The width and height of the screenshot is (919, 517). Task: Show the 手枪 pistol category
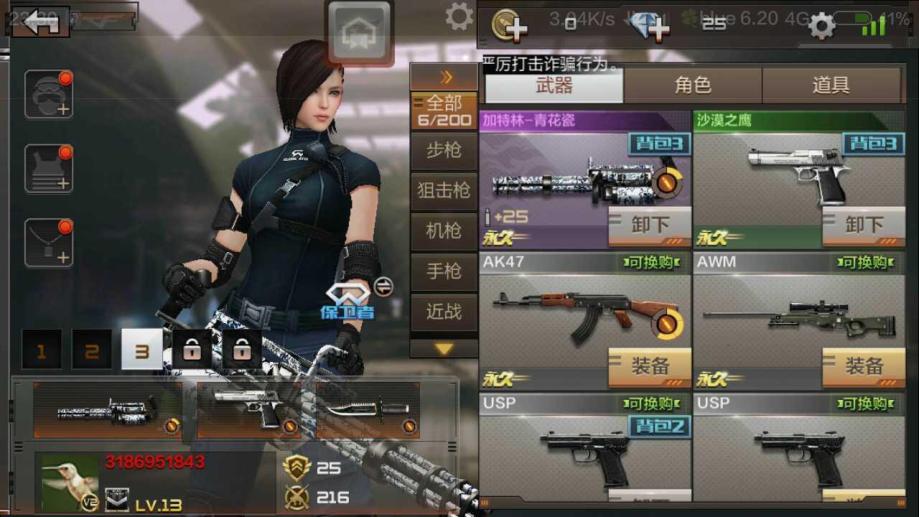(444, 271)
